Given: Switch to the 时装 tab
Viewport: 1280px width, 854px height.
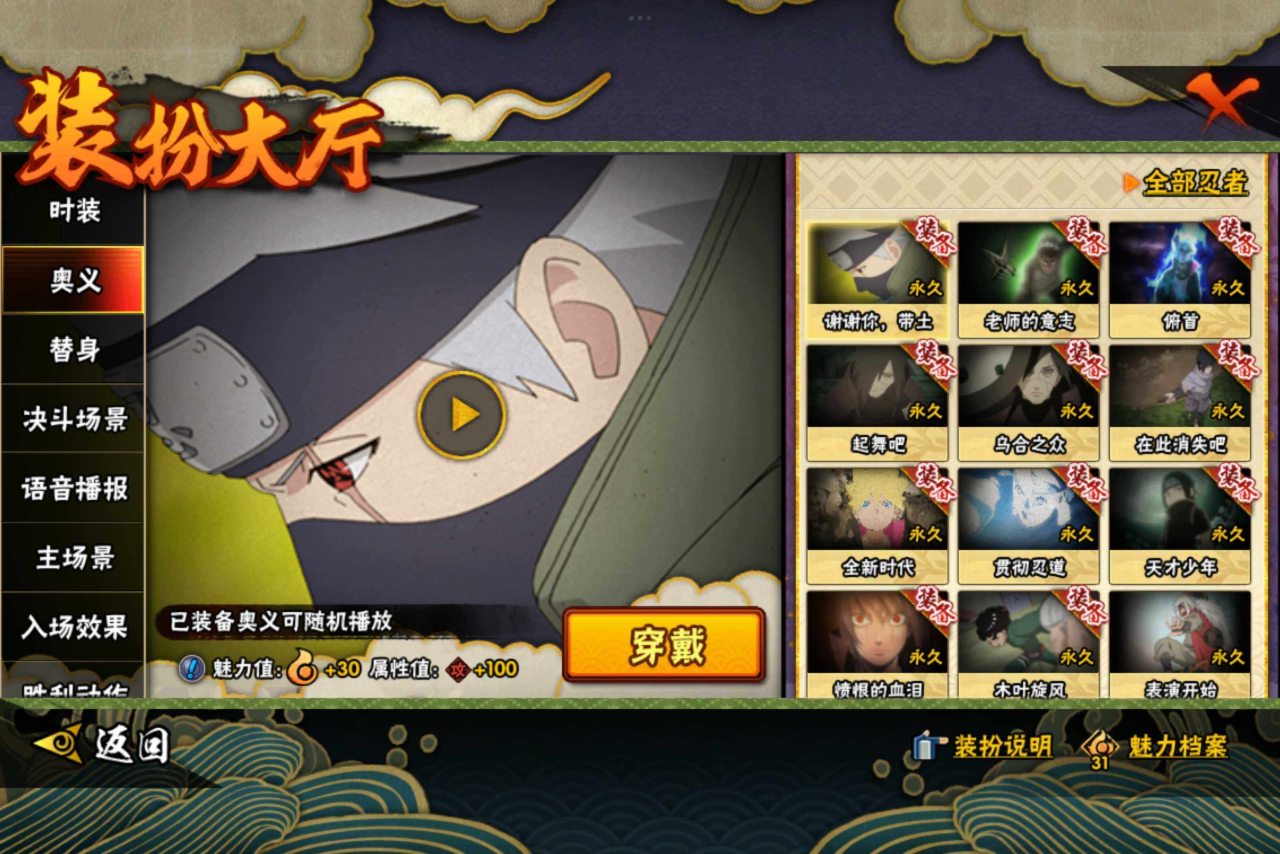Looking at the screenshot, I should tap(74, 211).
